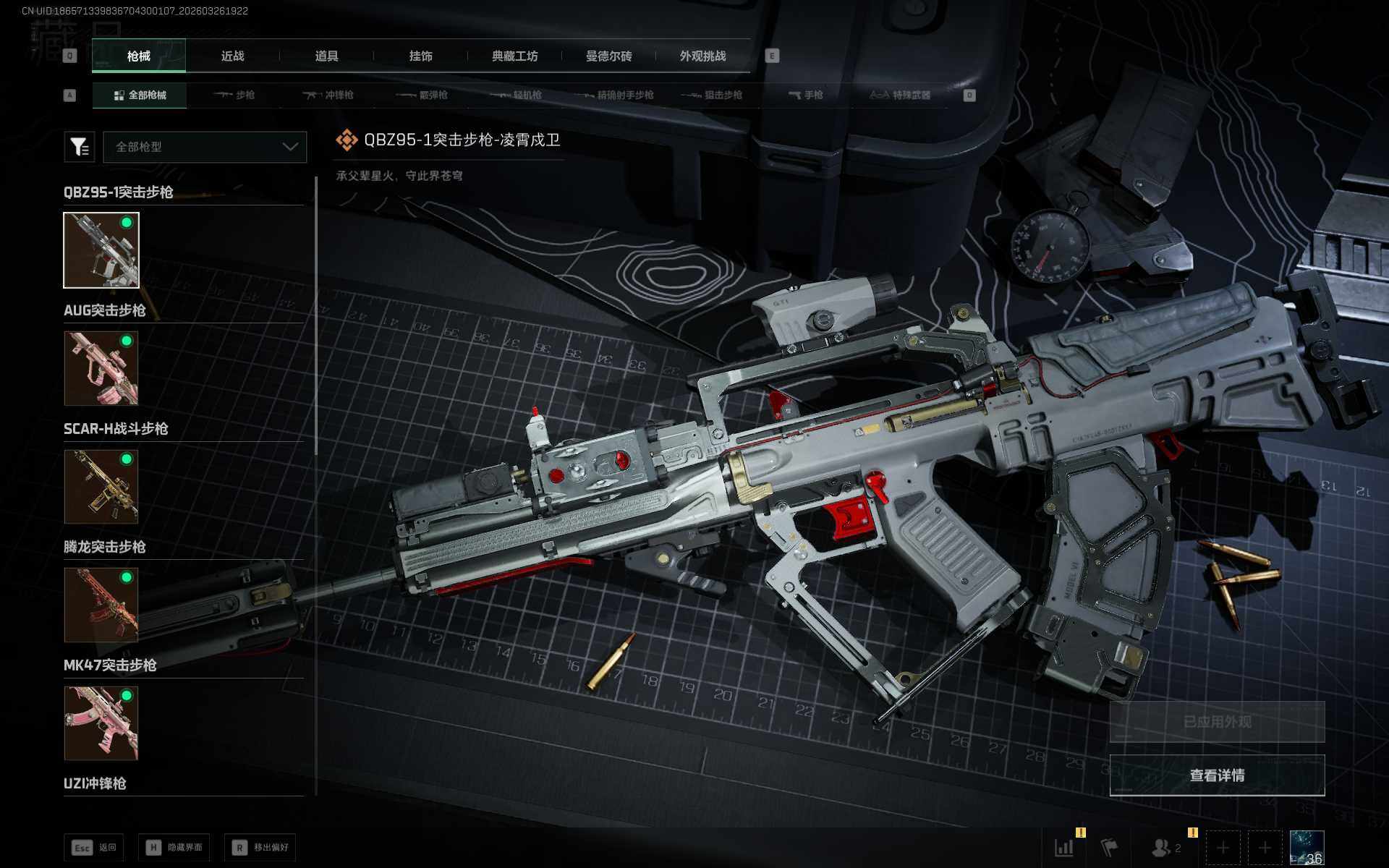Select the 挂饰 charms tab
Viewport: 1389px width, 868px height.
click(420, 56)
